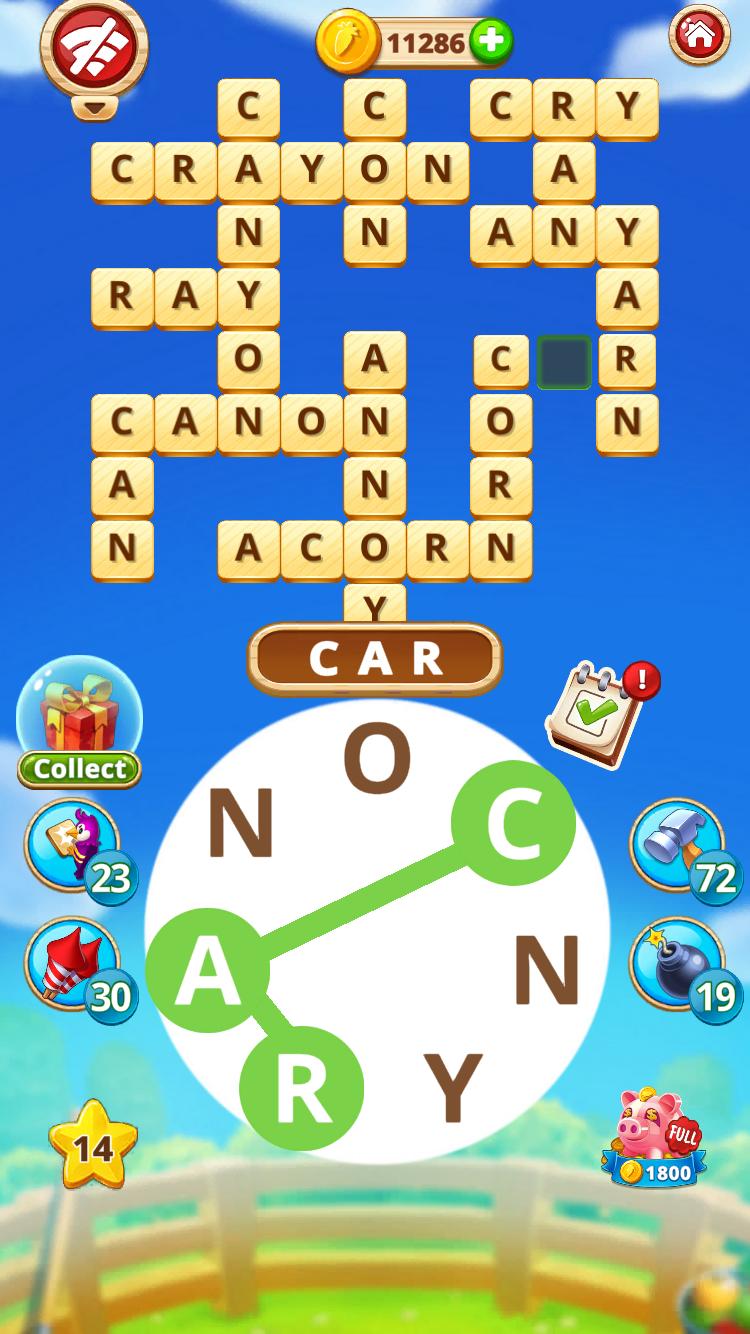Add more coins with the green plus
Image resolution: width=750 pixels, height=1334 pixels.
point(490,42)
